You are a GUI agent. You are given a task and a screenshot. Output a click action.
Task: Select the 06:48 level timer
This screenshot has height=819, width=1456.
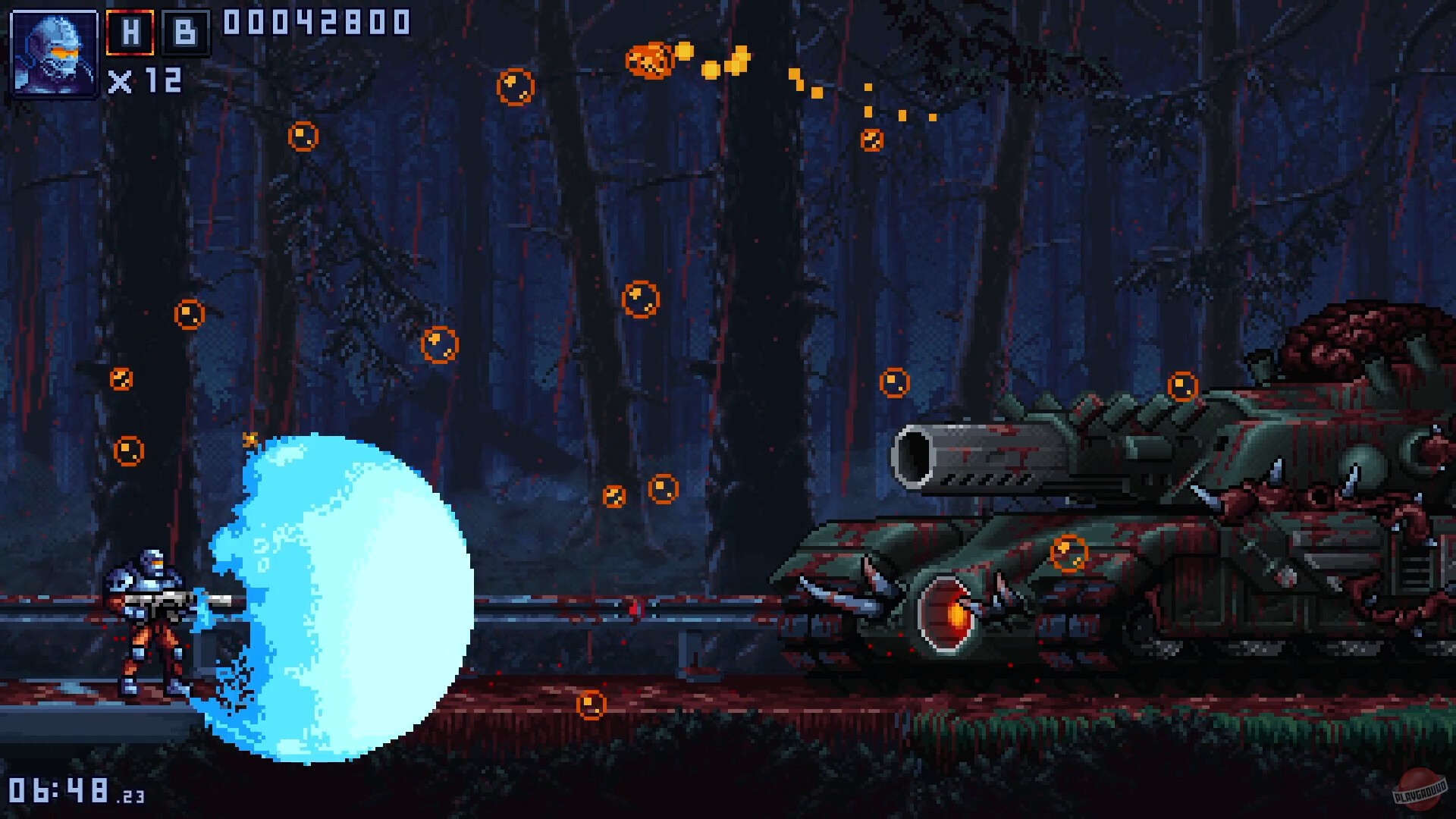click(59, 789)
